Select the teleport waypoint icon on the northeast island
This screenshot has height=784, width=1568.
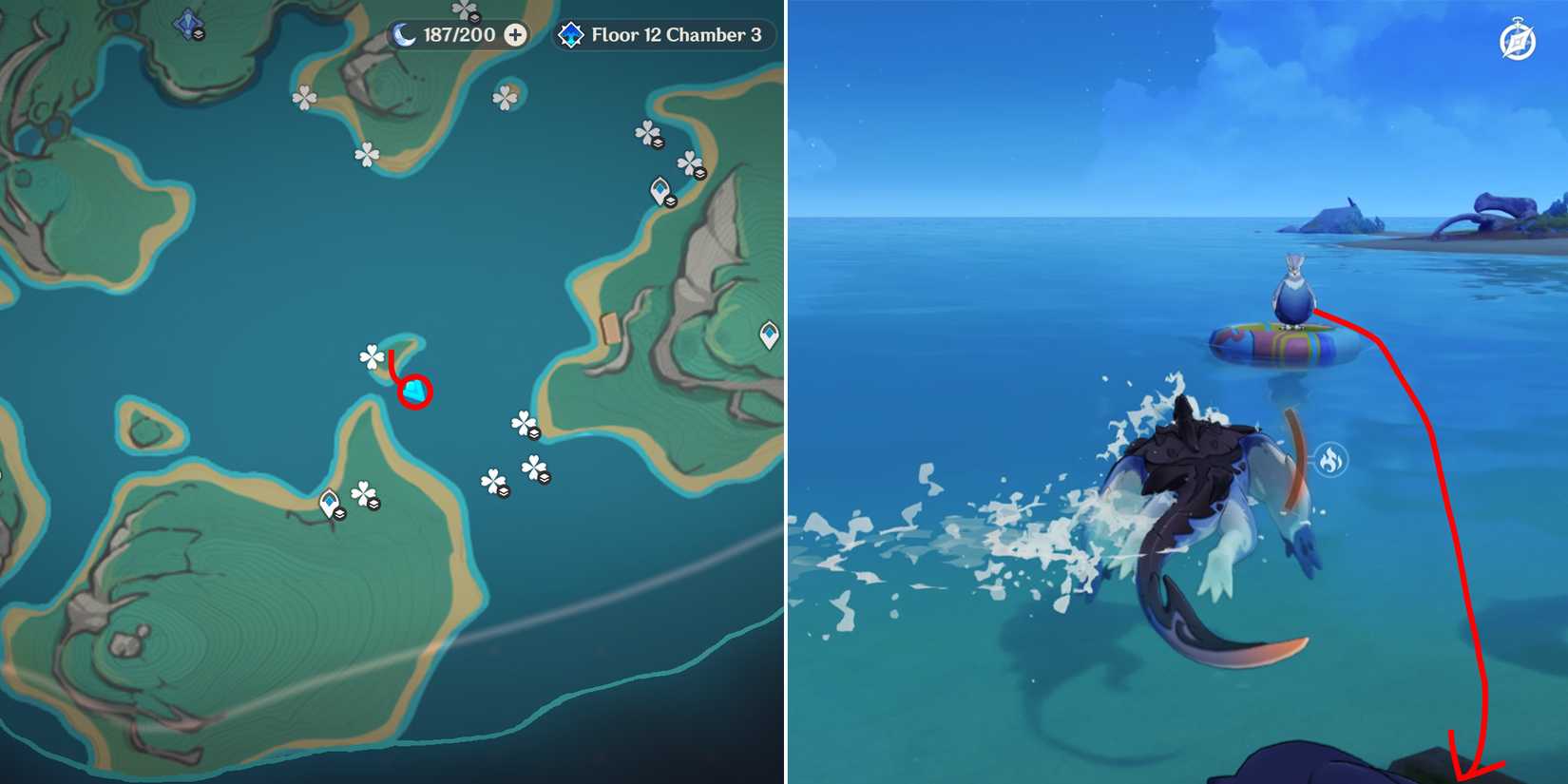660,190
